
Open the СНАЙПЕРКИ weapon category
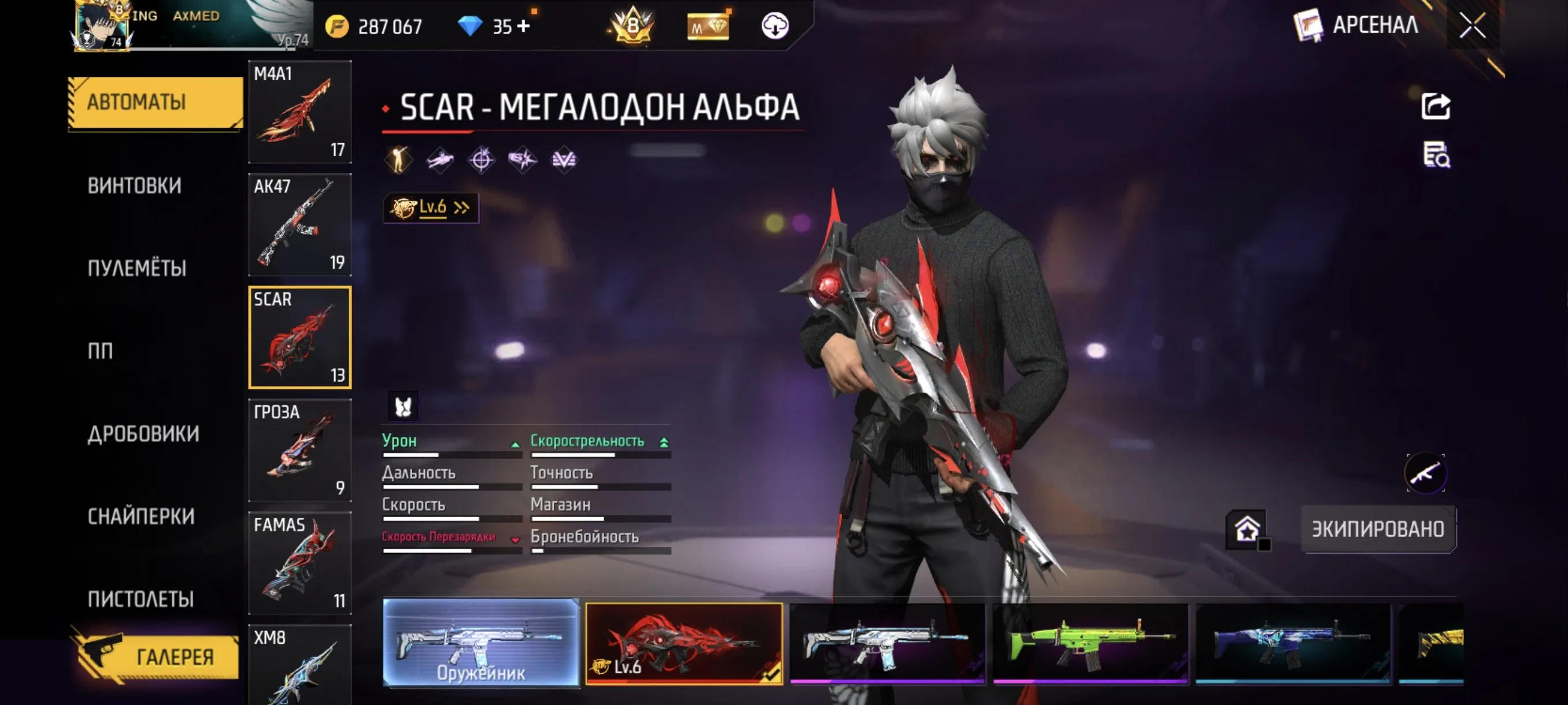tap(140, 517)
